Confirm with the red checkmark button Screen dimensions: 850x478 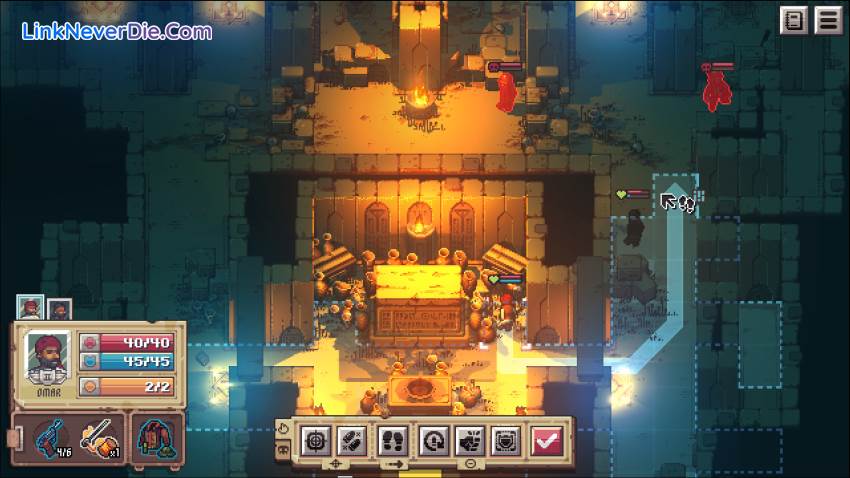click(547, 439)
